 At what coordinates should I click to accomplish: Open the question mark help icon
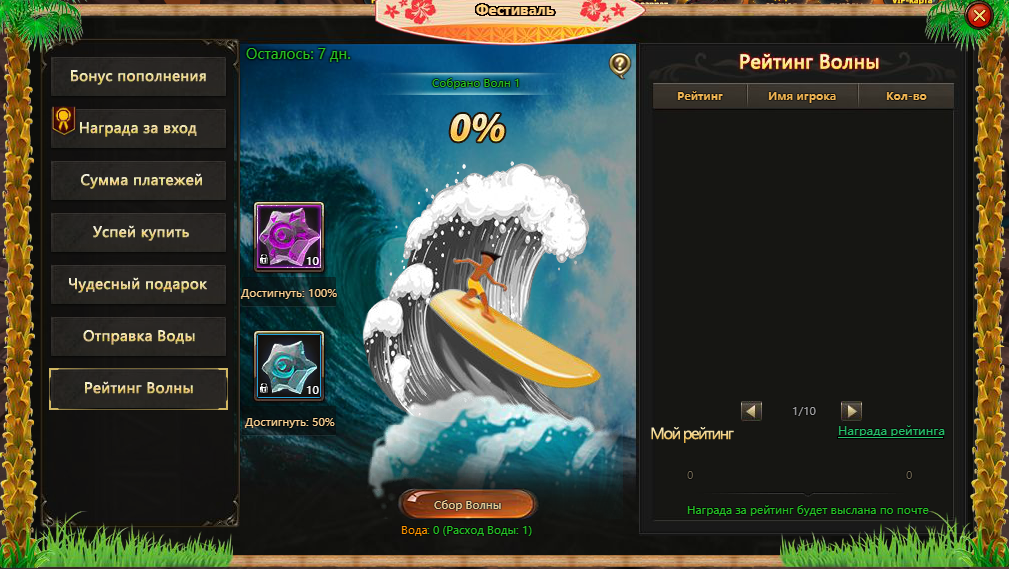(620, 66)
